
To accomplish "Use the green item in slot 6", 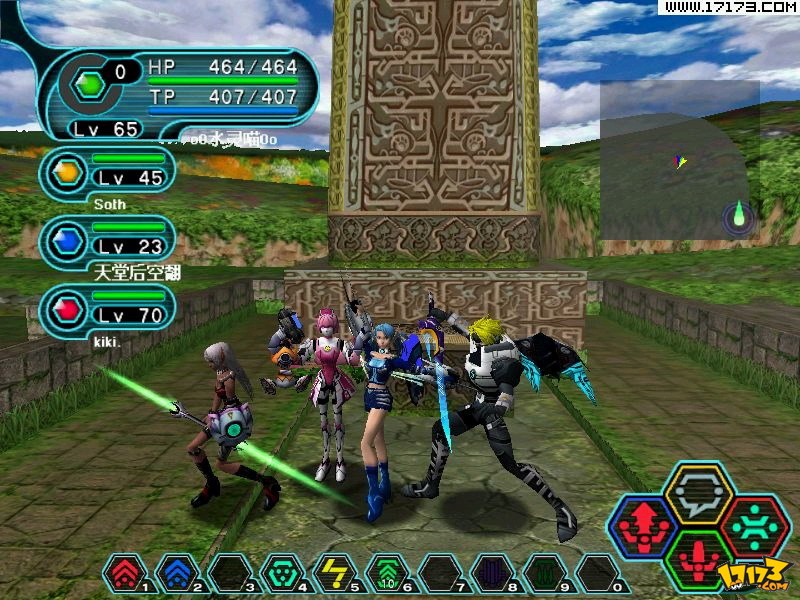I will pyautogui.click(x=387, y=573).
